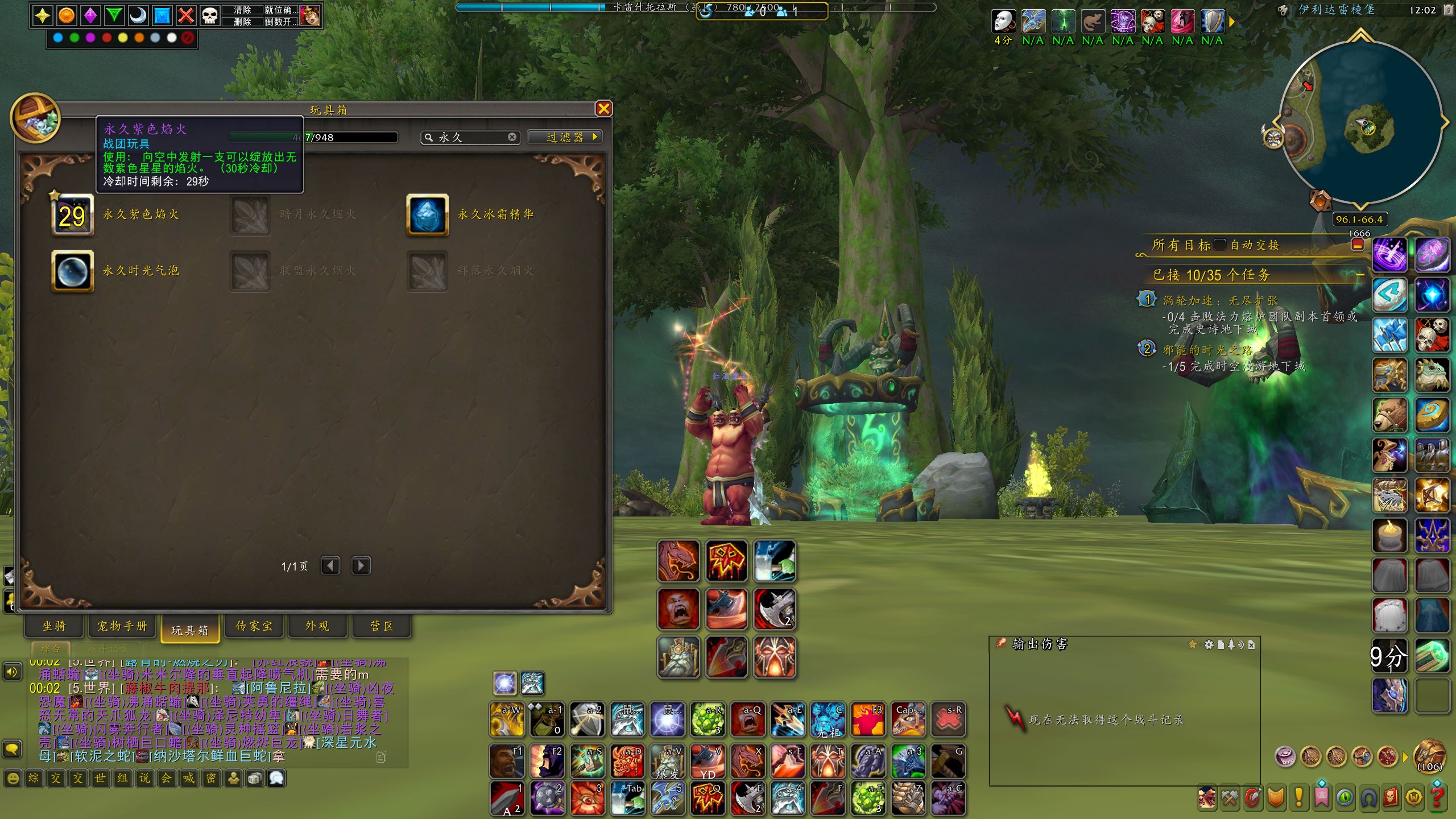Select the yellow star raid marker

coord(43,15)
